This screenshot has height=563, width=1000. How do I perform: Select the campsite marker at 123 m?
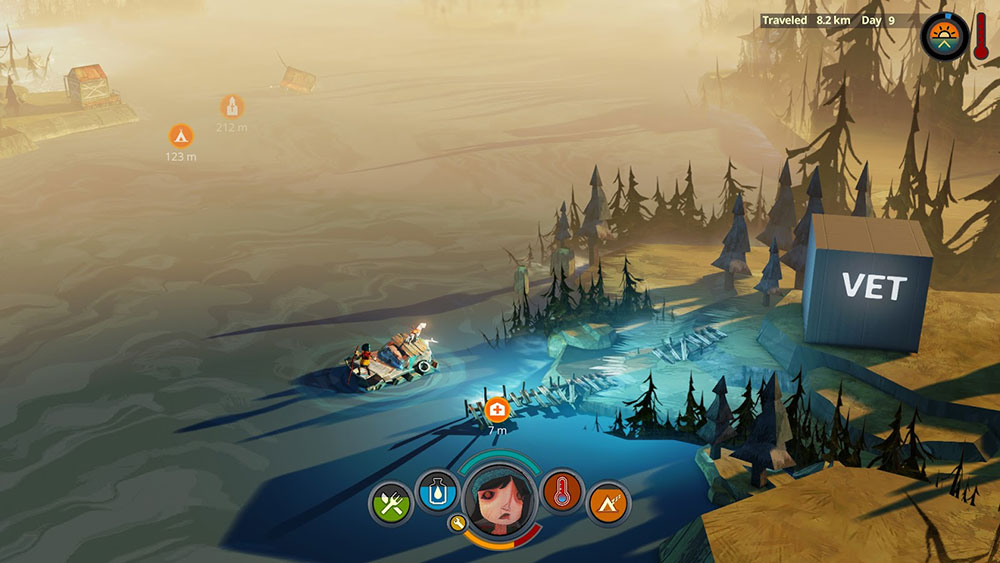(x=181, y=134)
